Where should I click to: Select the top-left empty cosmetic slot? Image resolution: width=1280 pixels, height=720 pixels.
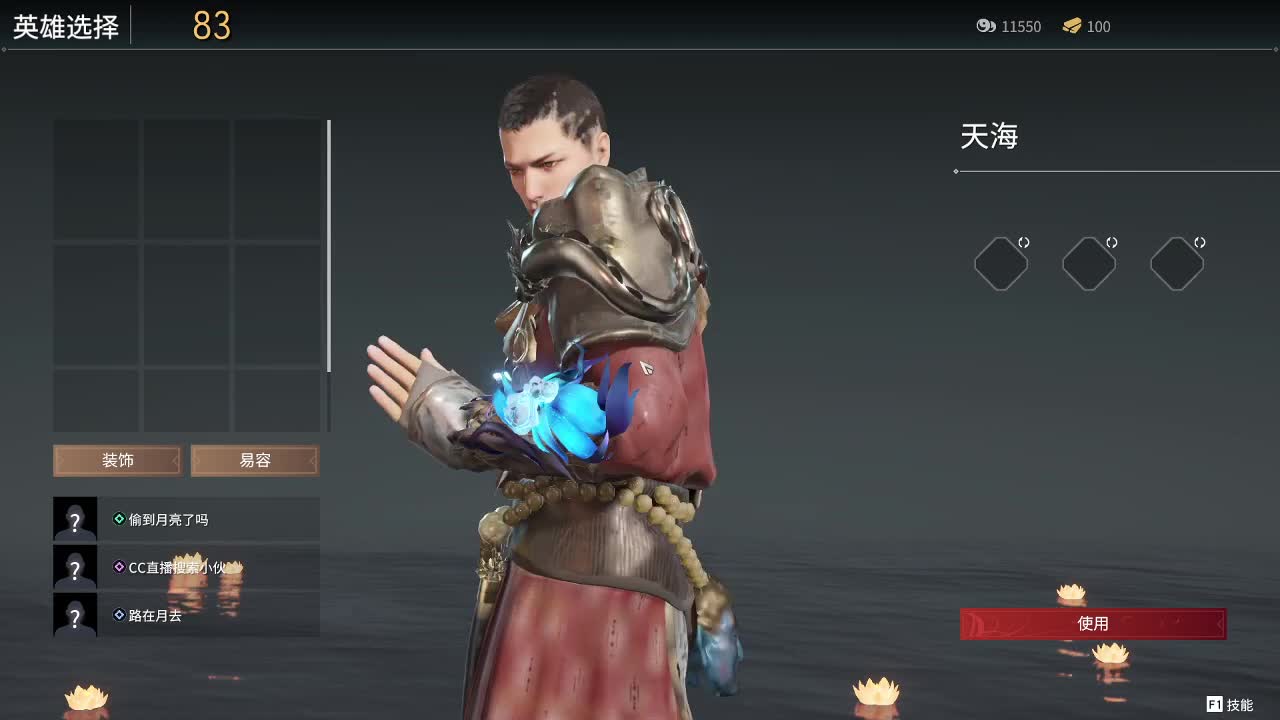coord(96,175)
